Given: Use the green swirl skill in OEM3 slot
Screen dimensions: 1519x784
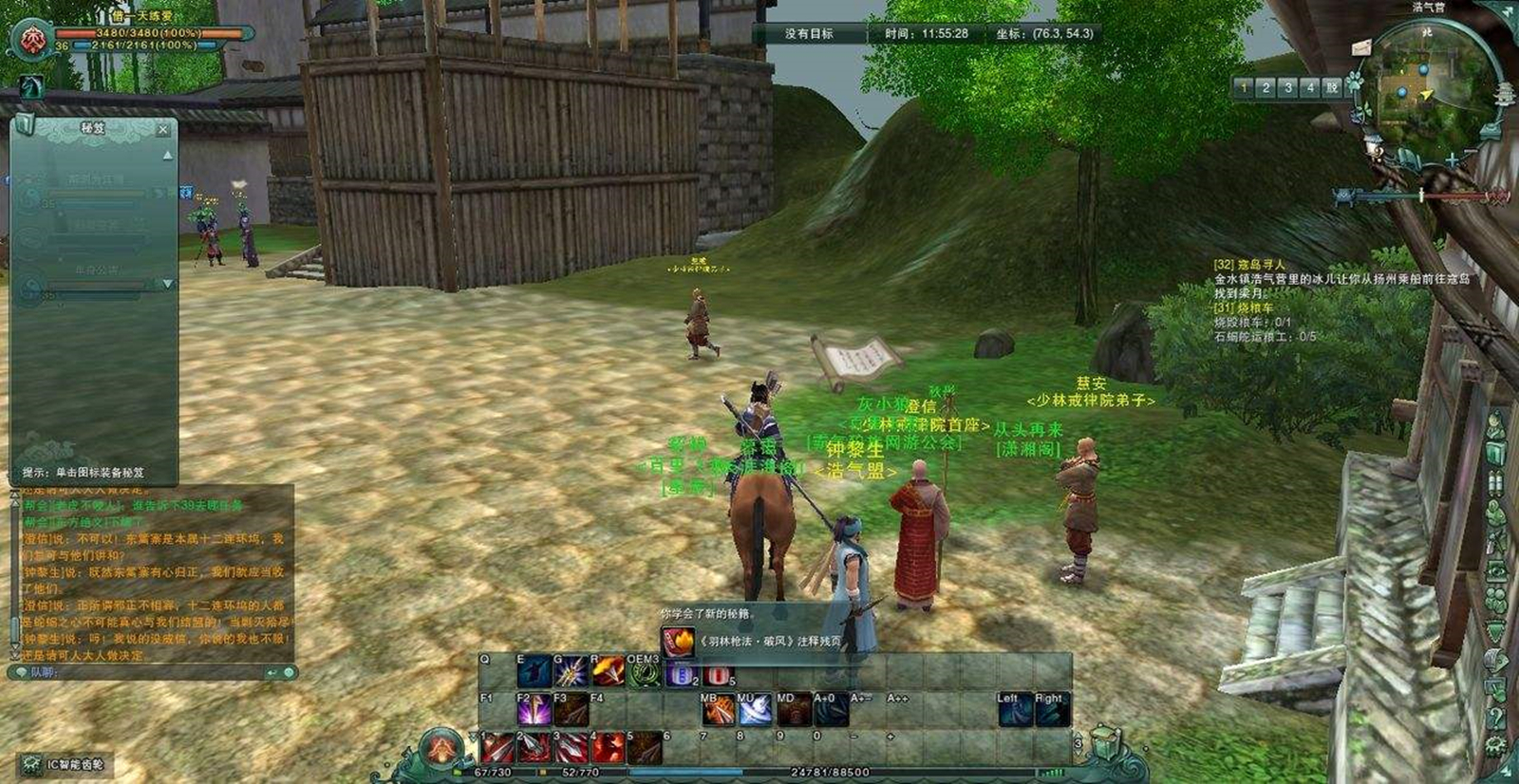Looking at the screenshot, I should click(x=645, y=672).
